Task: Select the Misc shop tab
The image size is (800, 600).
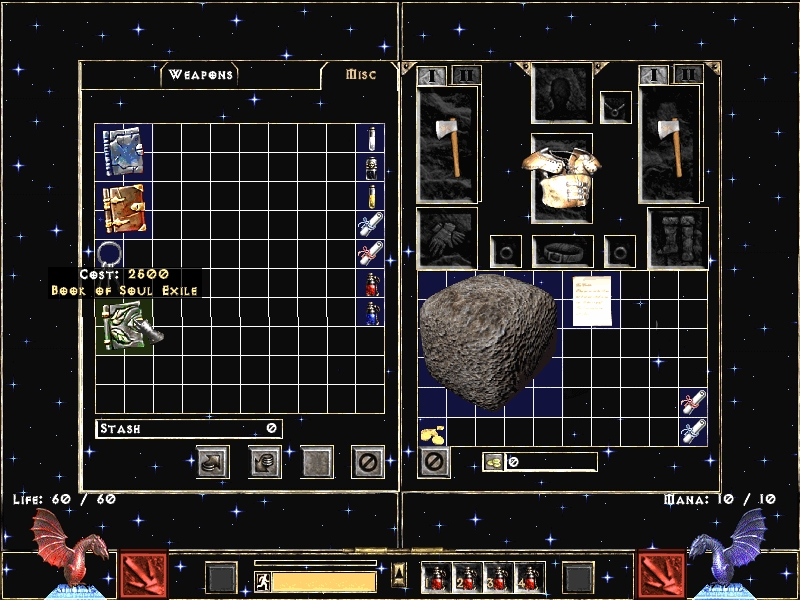Action: coord(360,75)
